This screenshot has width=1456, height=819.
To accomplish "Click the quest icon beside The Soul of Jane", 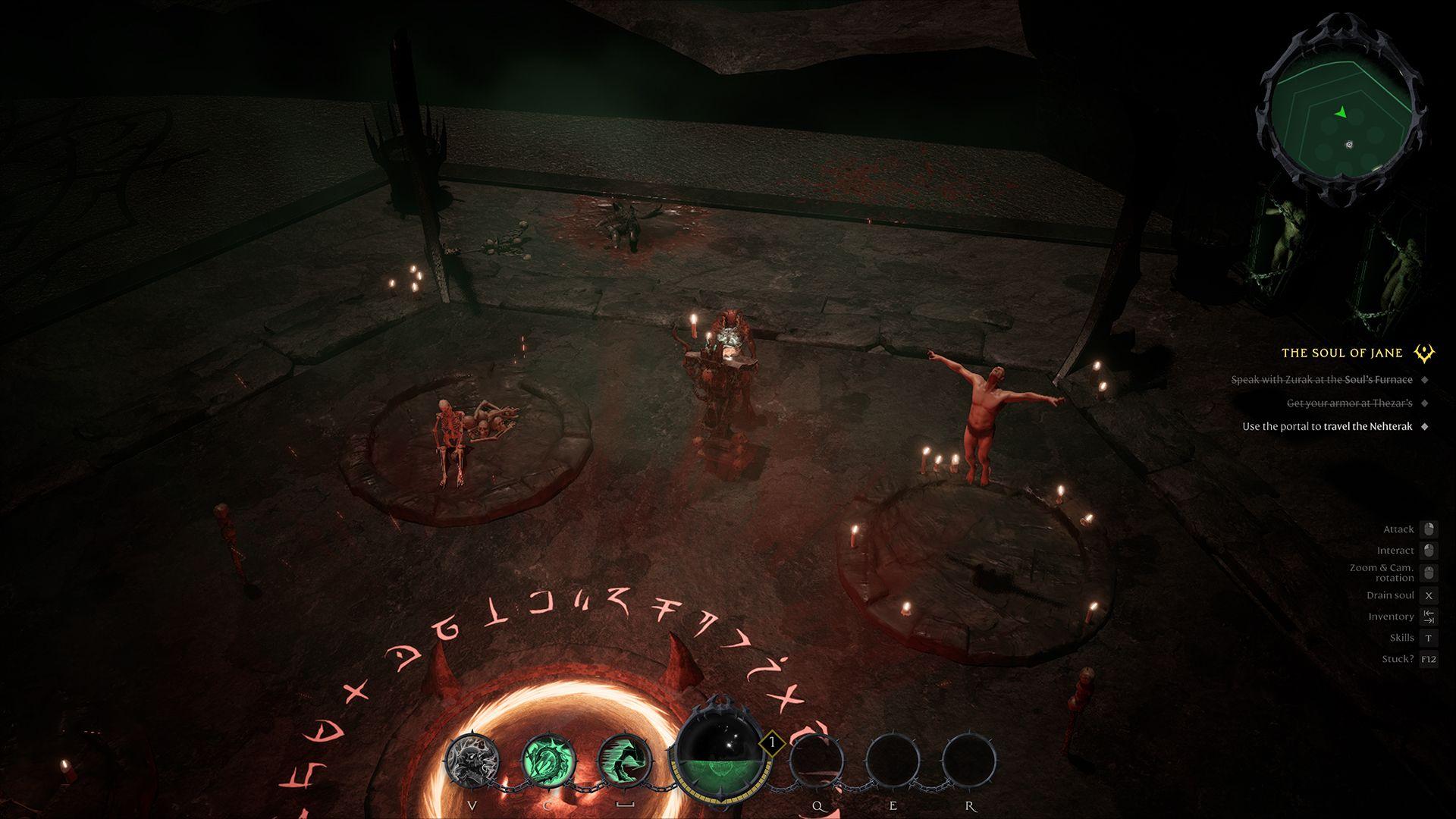I will point(1424,352).
